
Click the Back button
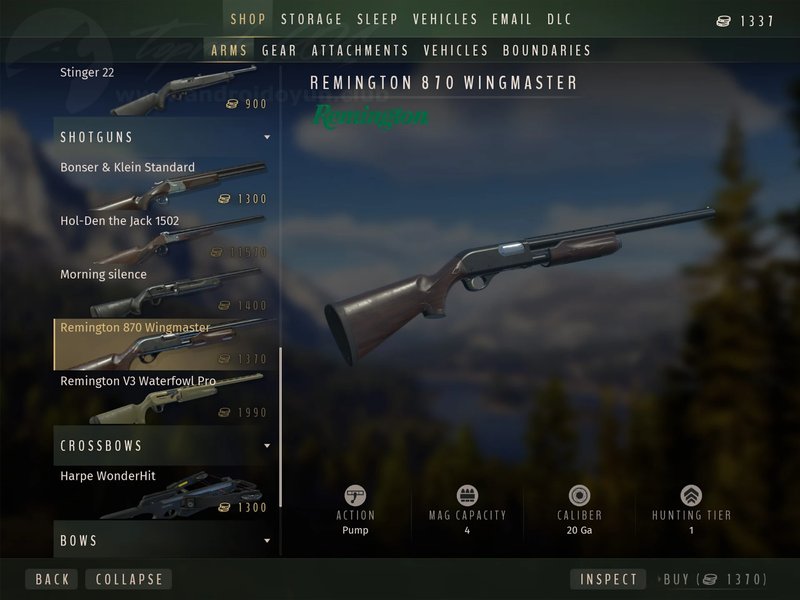[x=53, y=579]
